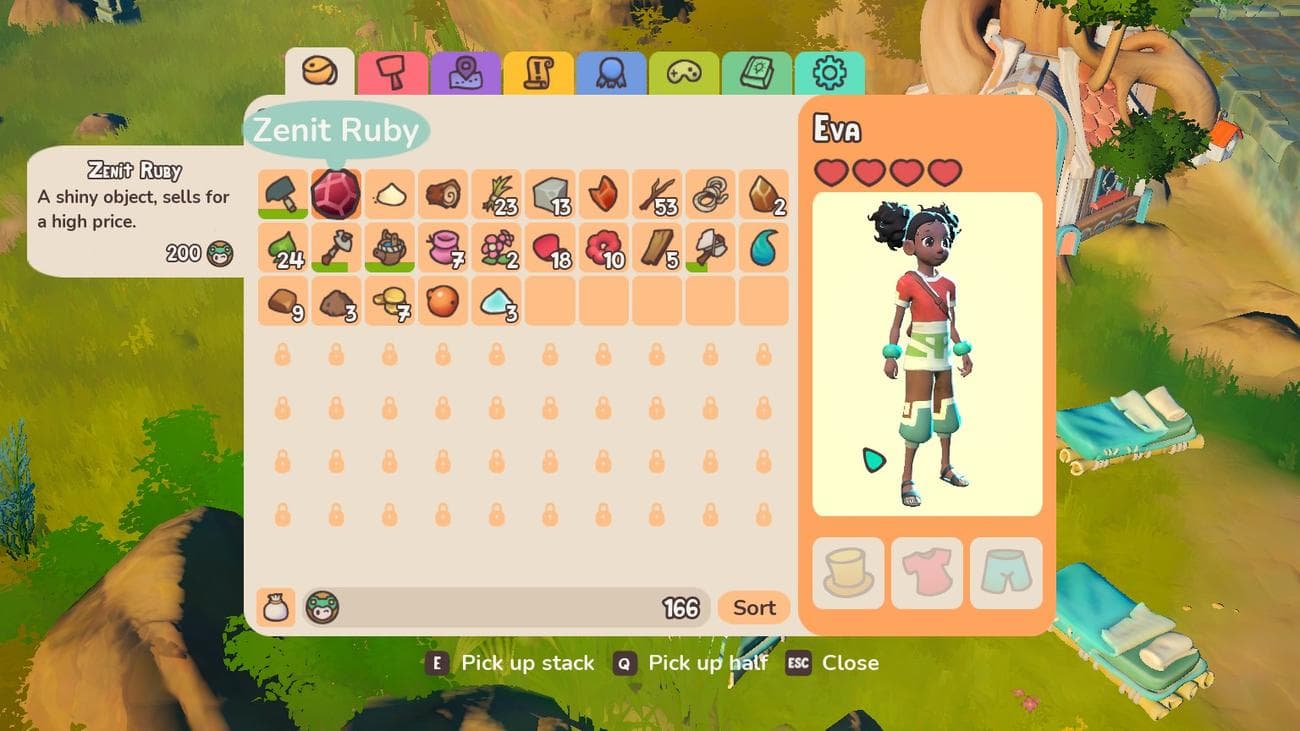Pick the orange fruit item
Image resolution: width=1300 pixels, height=731 pixels.
(443, 300)
